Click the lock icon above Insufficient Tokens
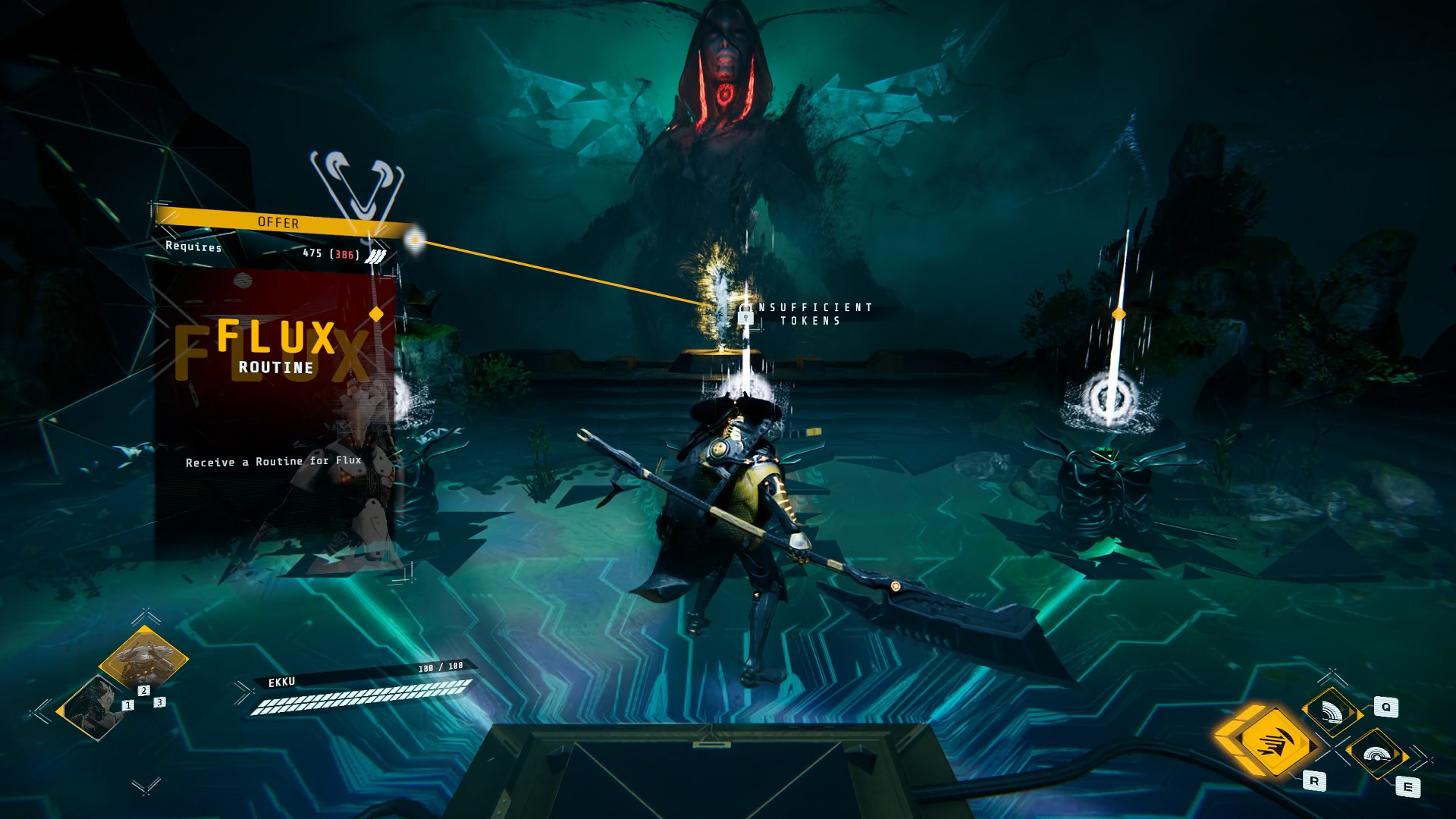Screen dimensions: 1456x819 click(x=744, y=318)
